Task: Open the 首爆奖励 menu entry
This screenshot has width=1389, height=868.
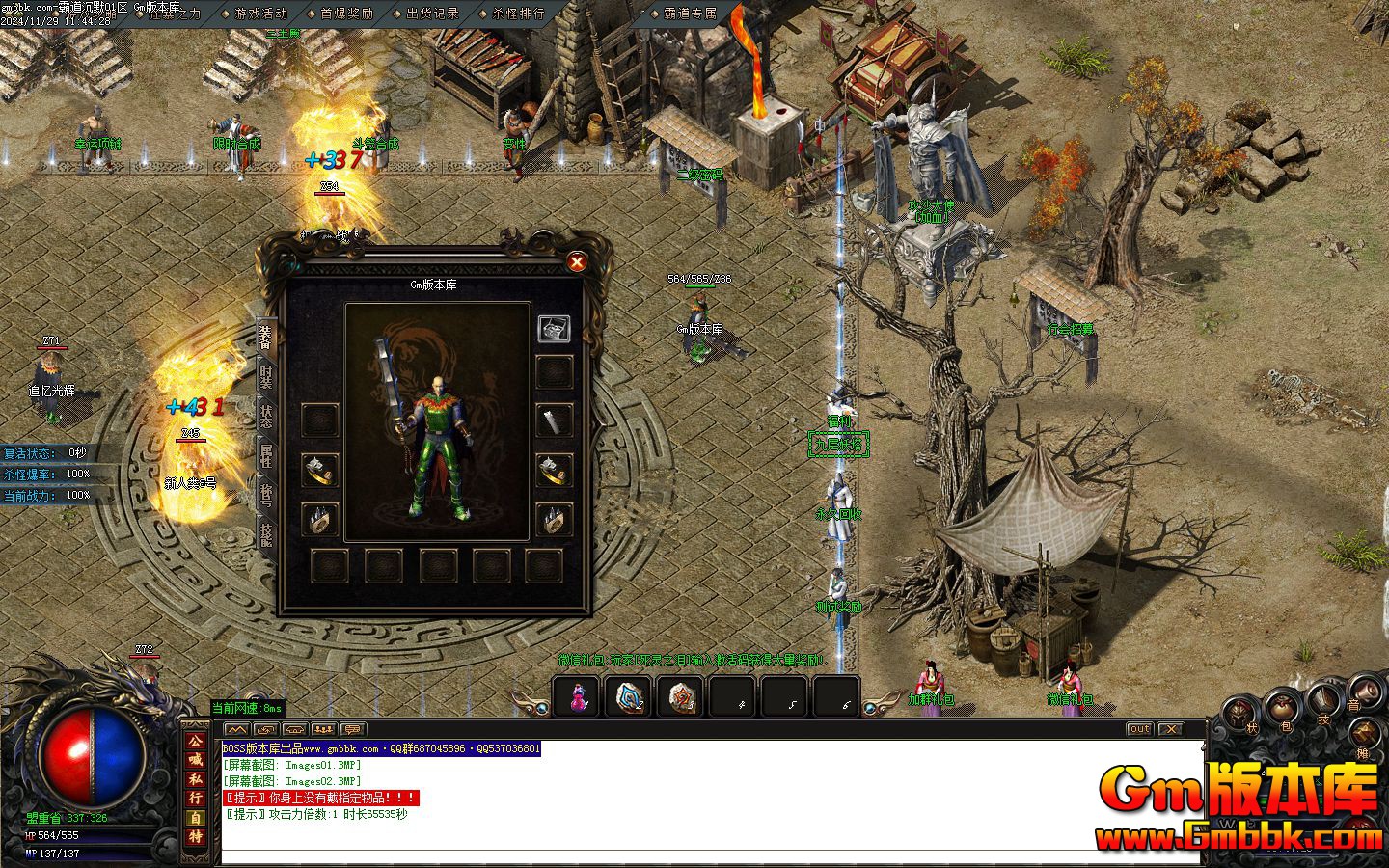Action: pyautogui.click(x=346, y=14)
